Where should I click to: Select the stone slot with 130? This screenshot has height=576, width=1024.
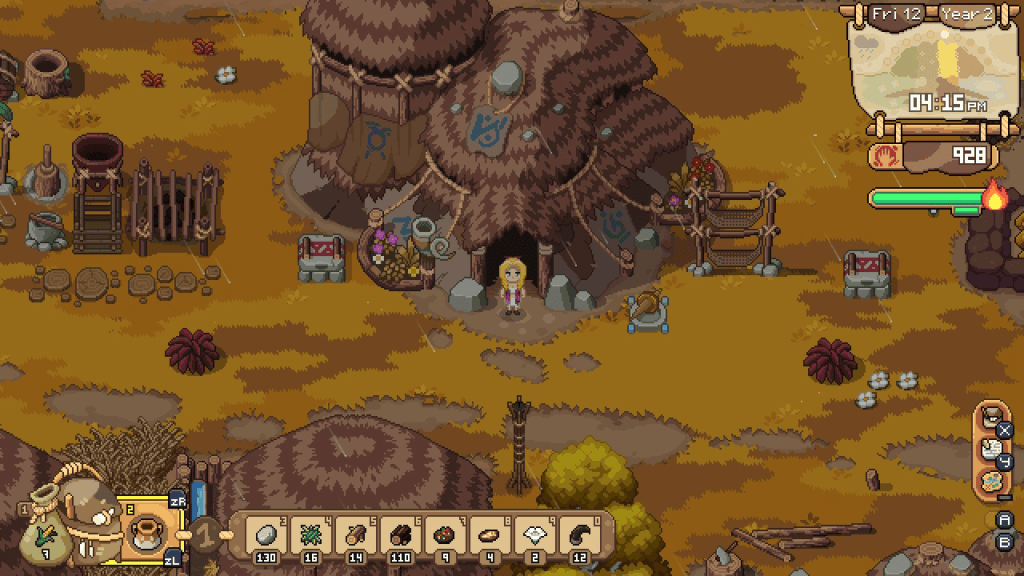[x=265, y=534]
